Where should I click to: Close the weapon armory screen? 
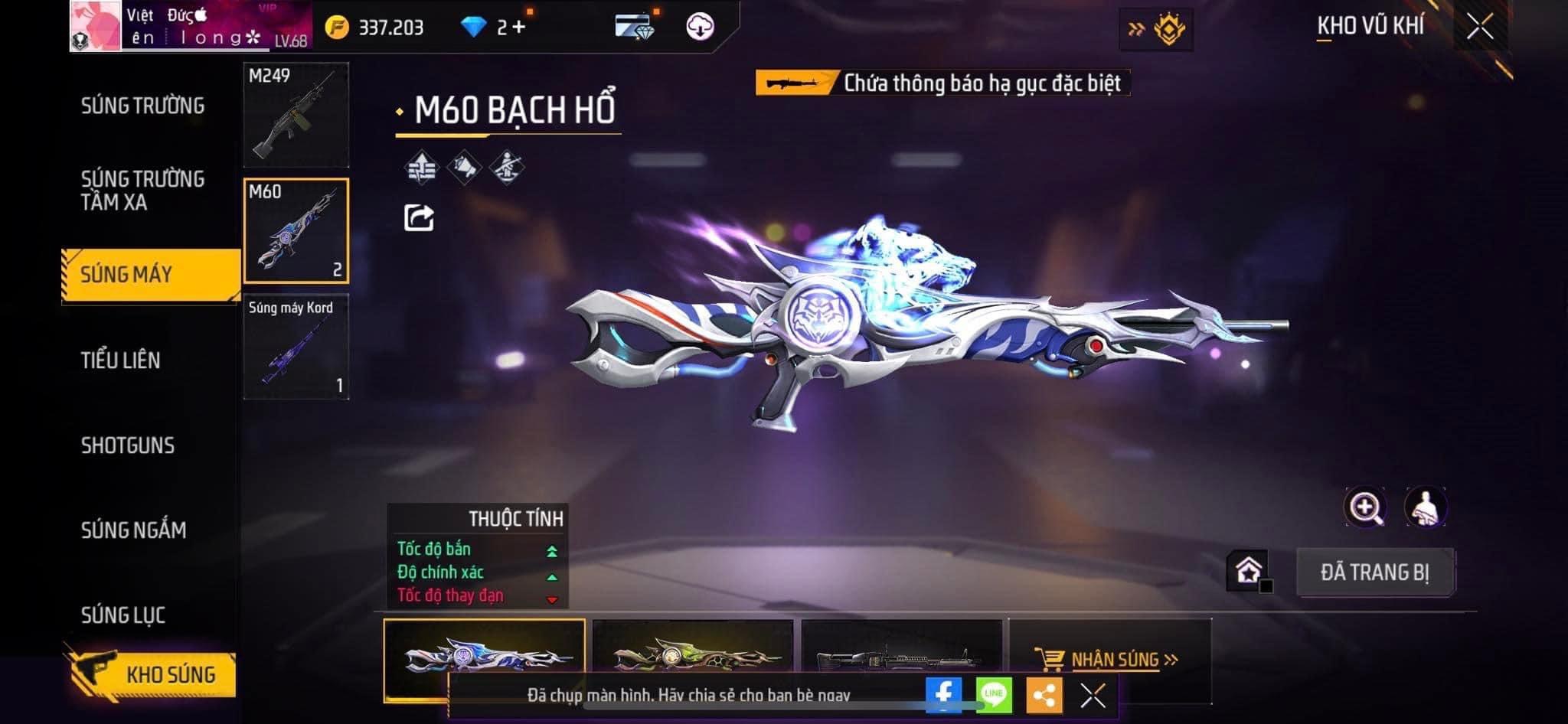1480,27
